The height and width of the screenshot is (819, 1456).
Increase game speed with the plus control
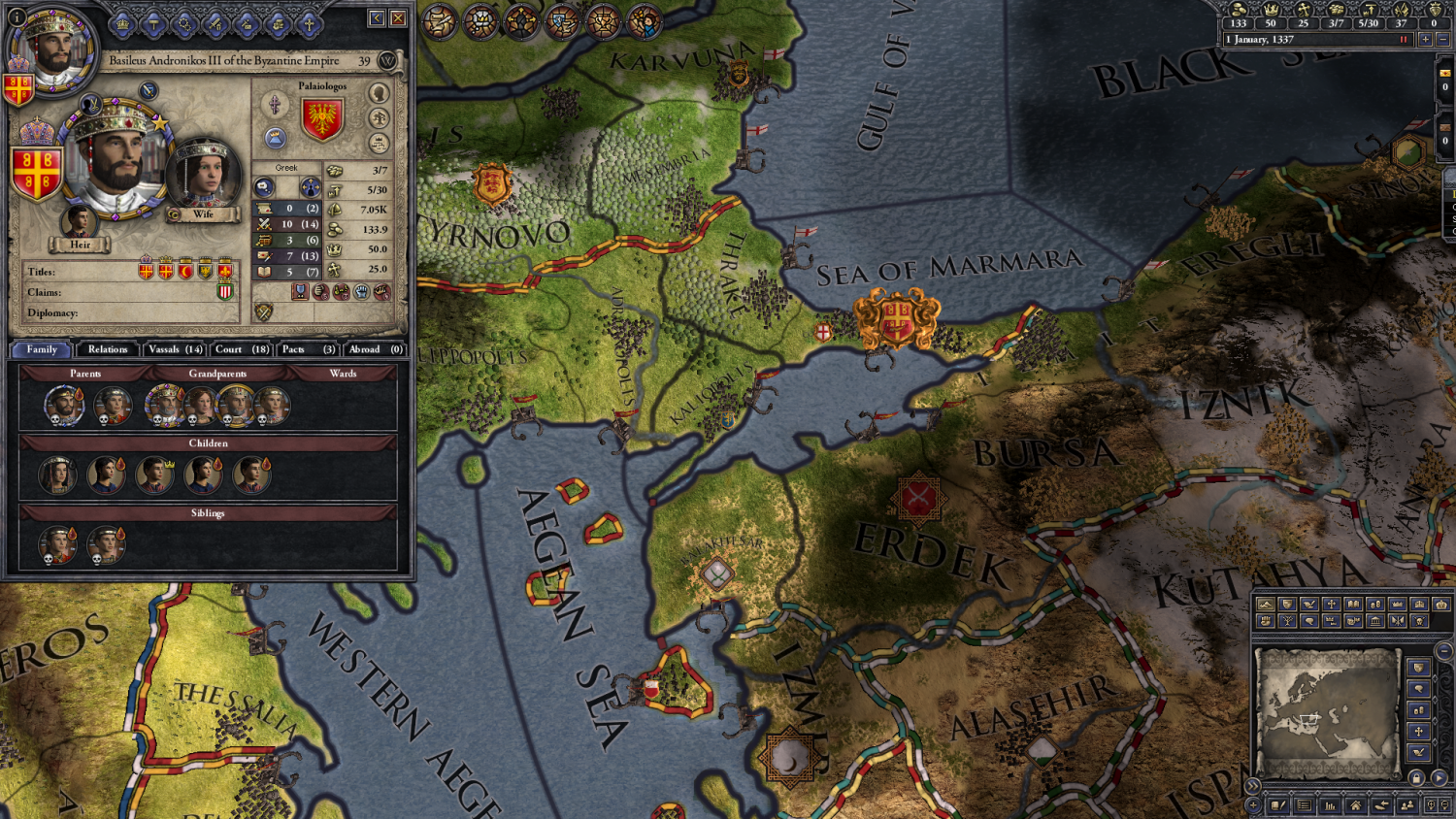[1426, 39]
